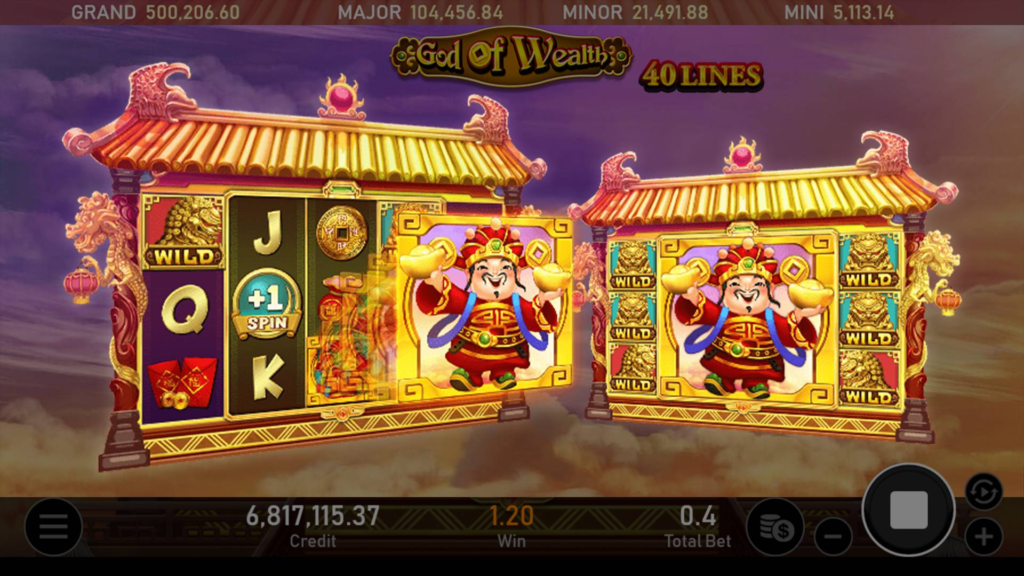The height and width of the screenshot is (576, 1024).
Task: Open the coin stack bet options
Action: click(775, 527)
